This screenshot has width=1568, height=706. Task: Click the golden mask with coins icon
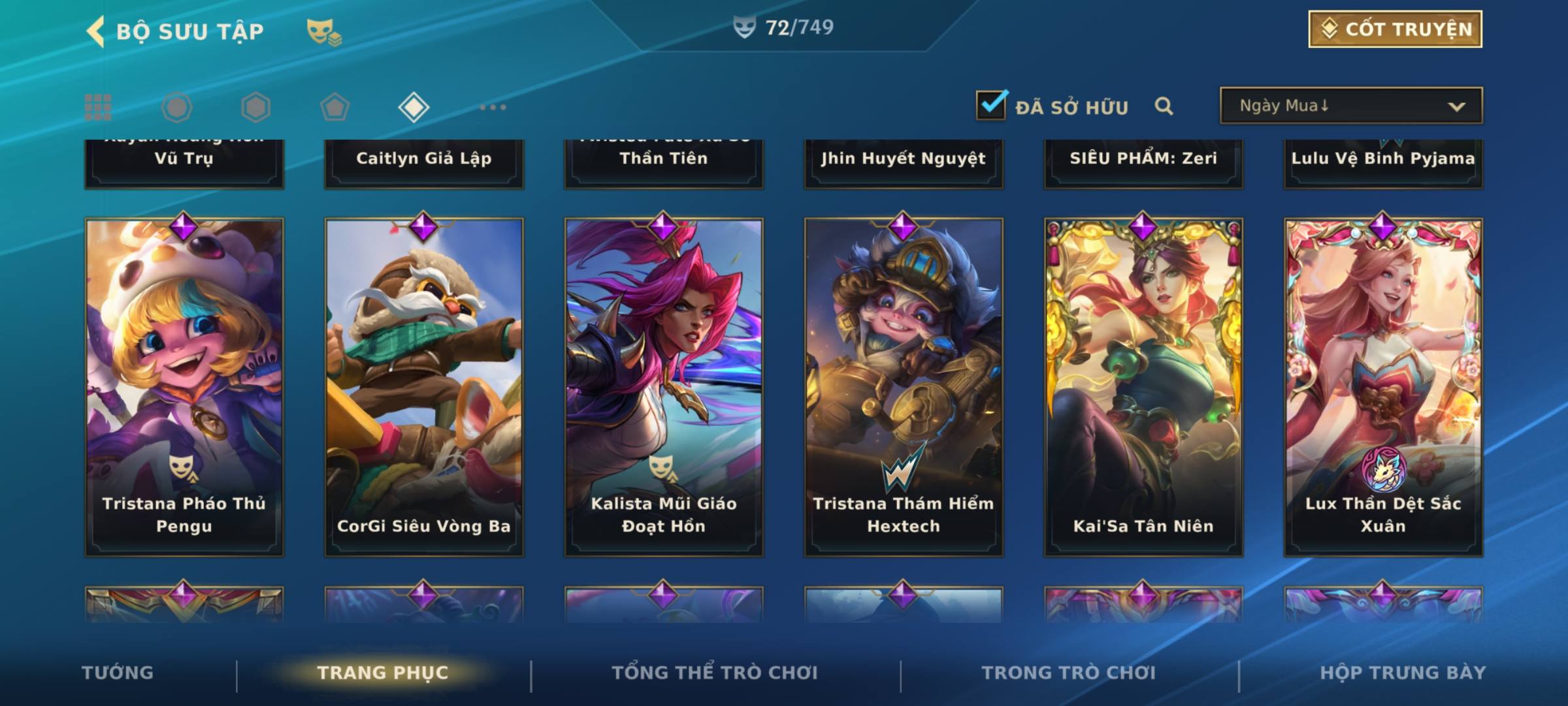tap(323, 31)
